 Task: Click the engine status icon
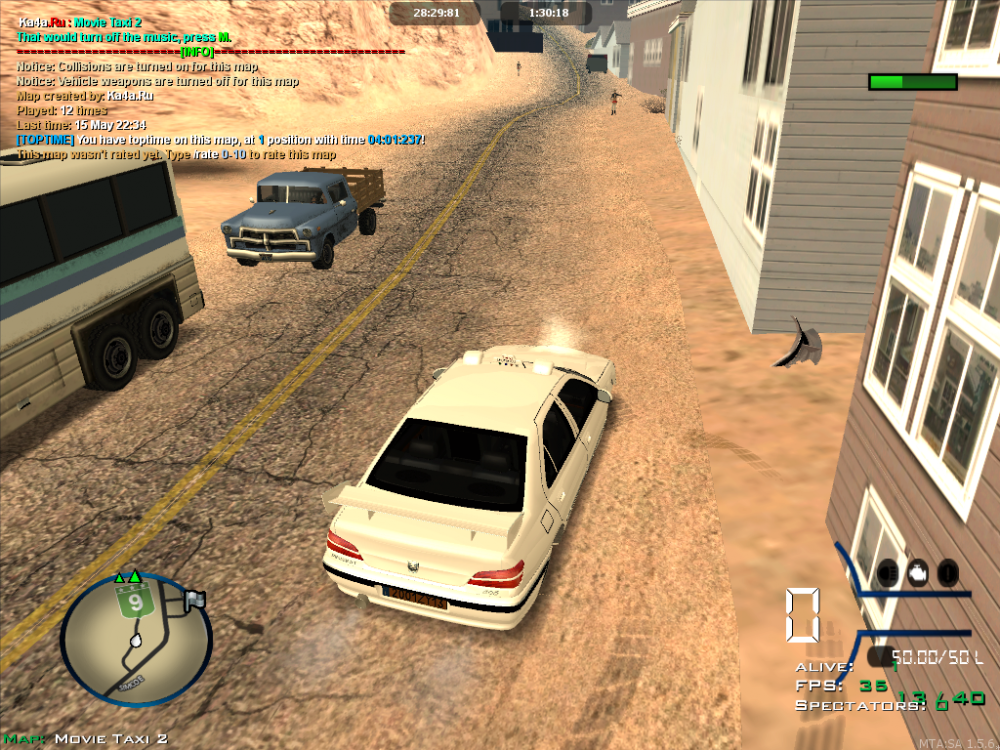pos(918,572)
